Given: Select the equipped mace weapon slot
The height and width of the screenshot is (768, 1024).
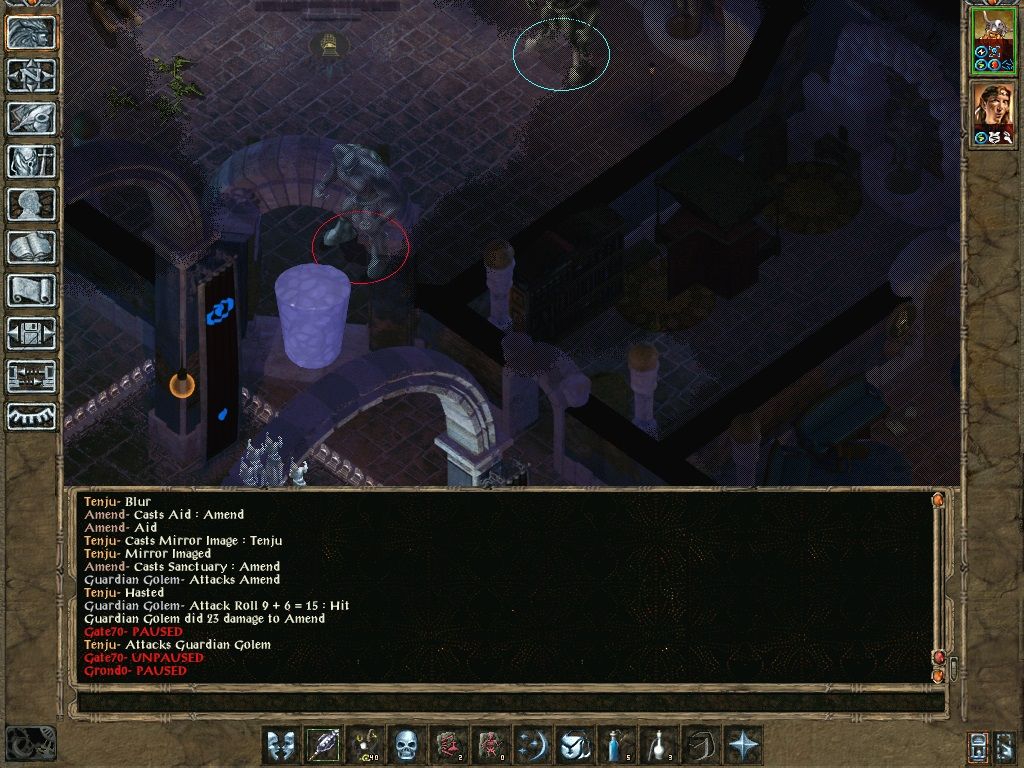Looking at the screenshot, I should (322, 745).
